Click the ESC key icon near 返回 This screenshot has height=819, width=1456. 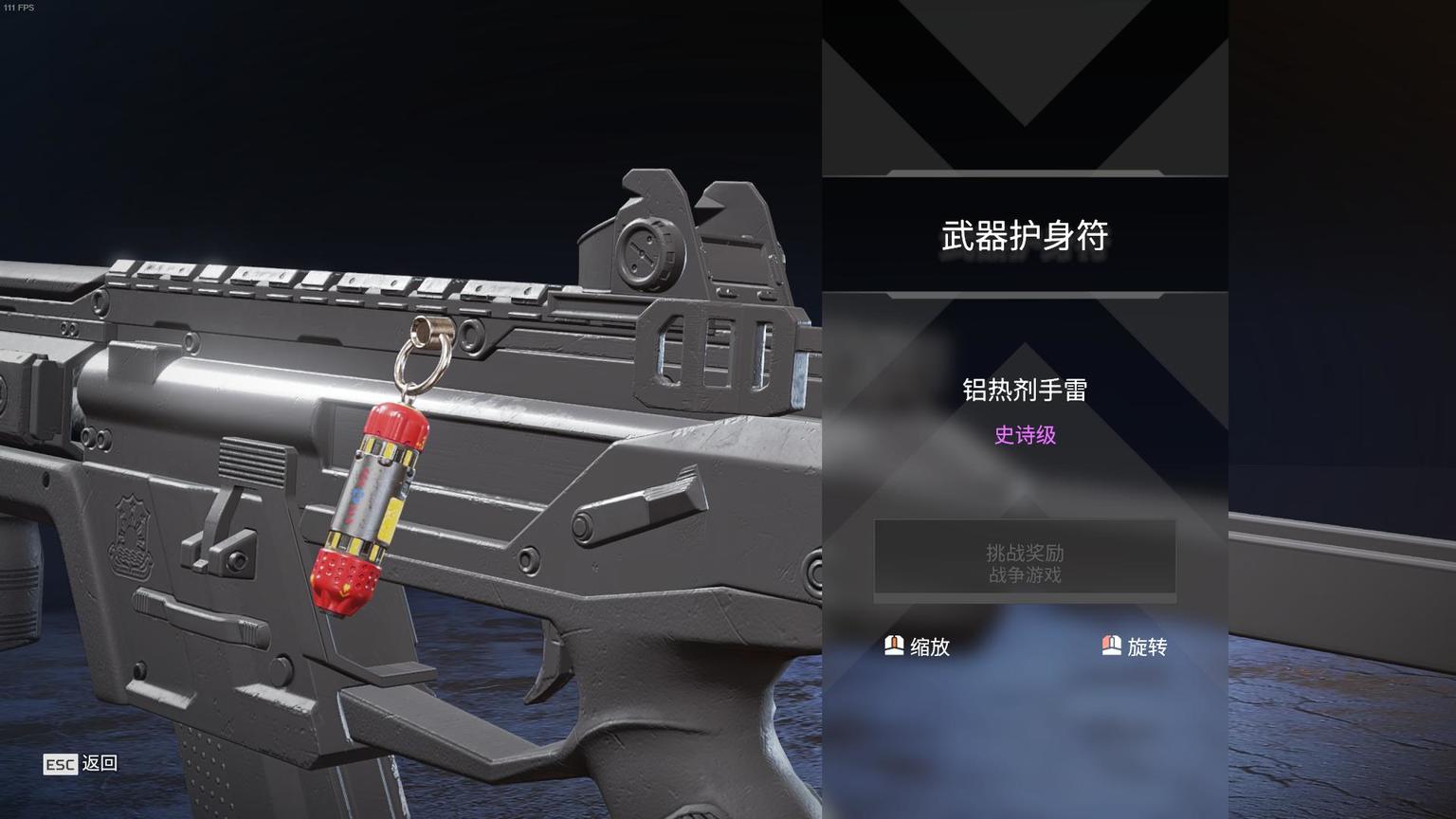(60, 765)
